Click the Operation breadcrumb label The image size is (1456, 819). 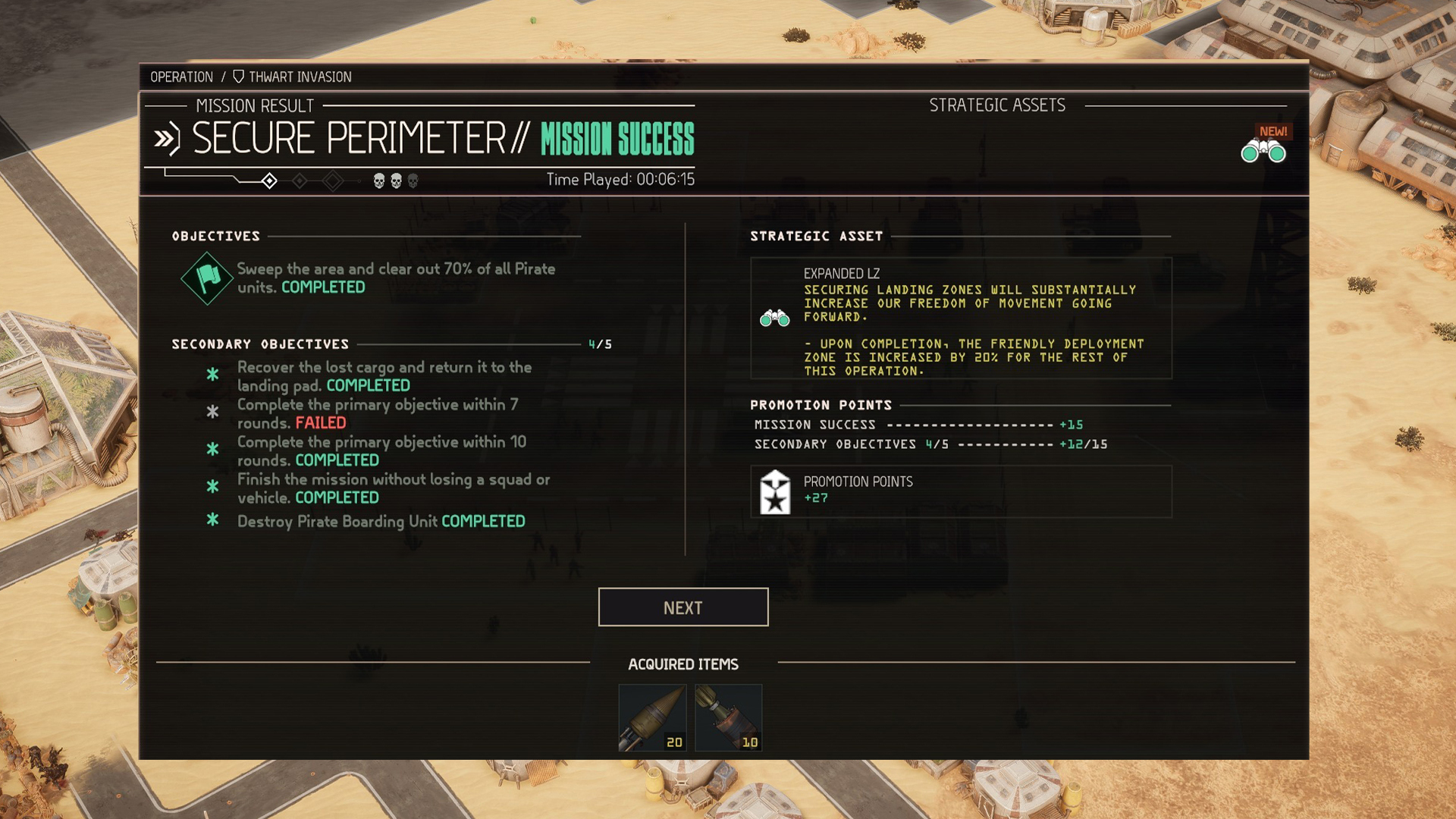[x=181, y=77]
